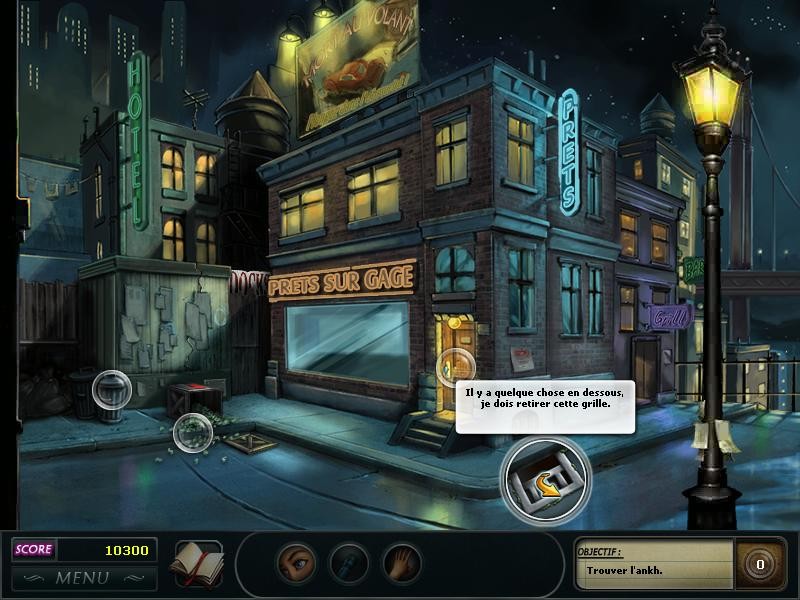Select the flashlight tool
Viewport: 800px width, 600px height.
click(349, 563)
